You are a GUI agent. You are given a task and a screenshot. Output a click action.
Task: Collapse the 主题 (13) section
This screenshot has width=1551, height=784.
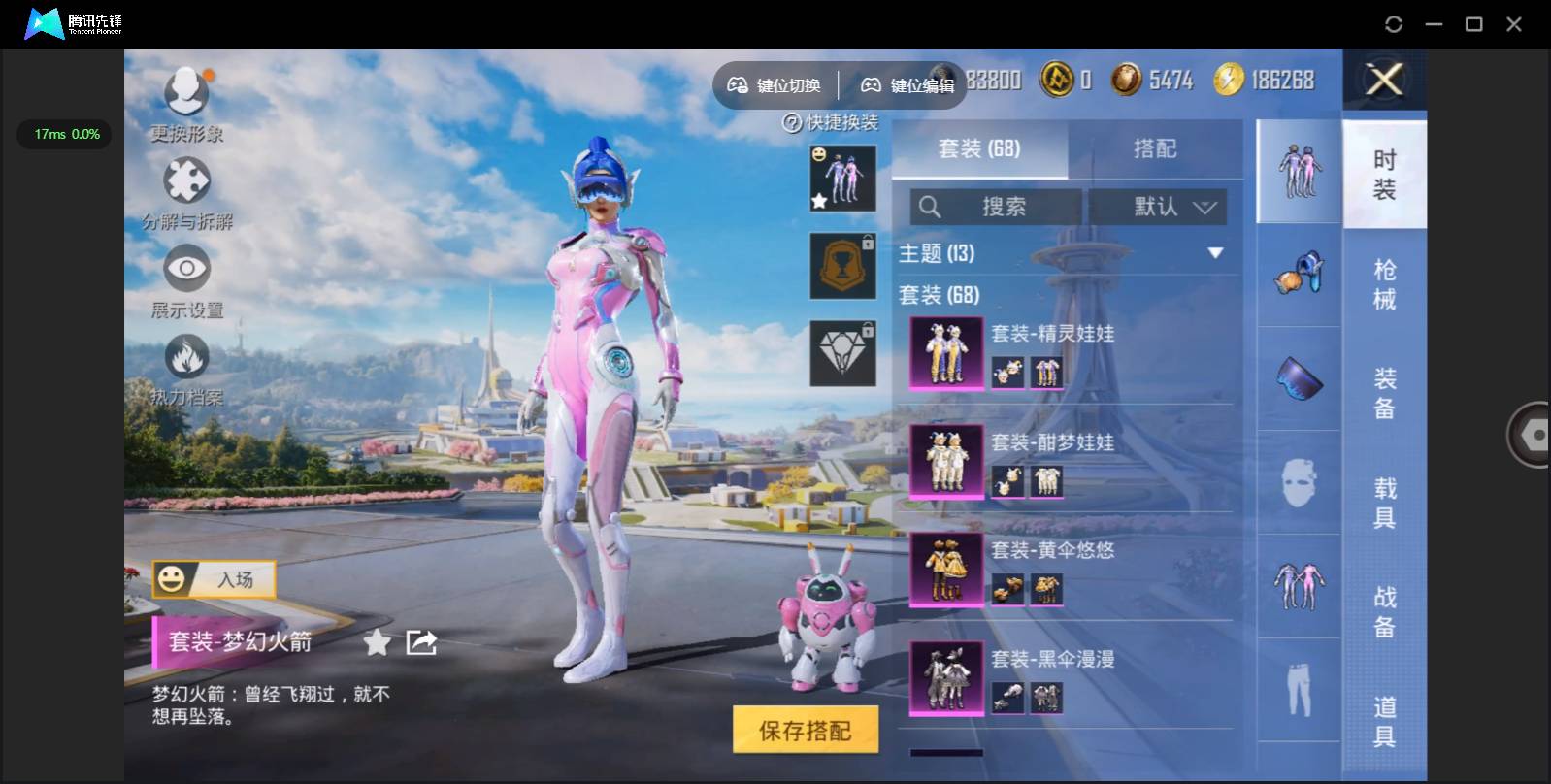(x=1216, y=252)
